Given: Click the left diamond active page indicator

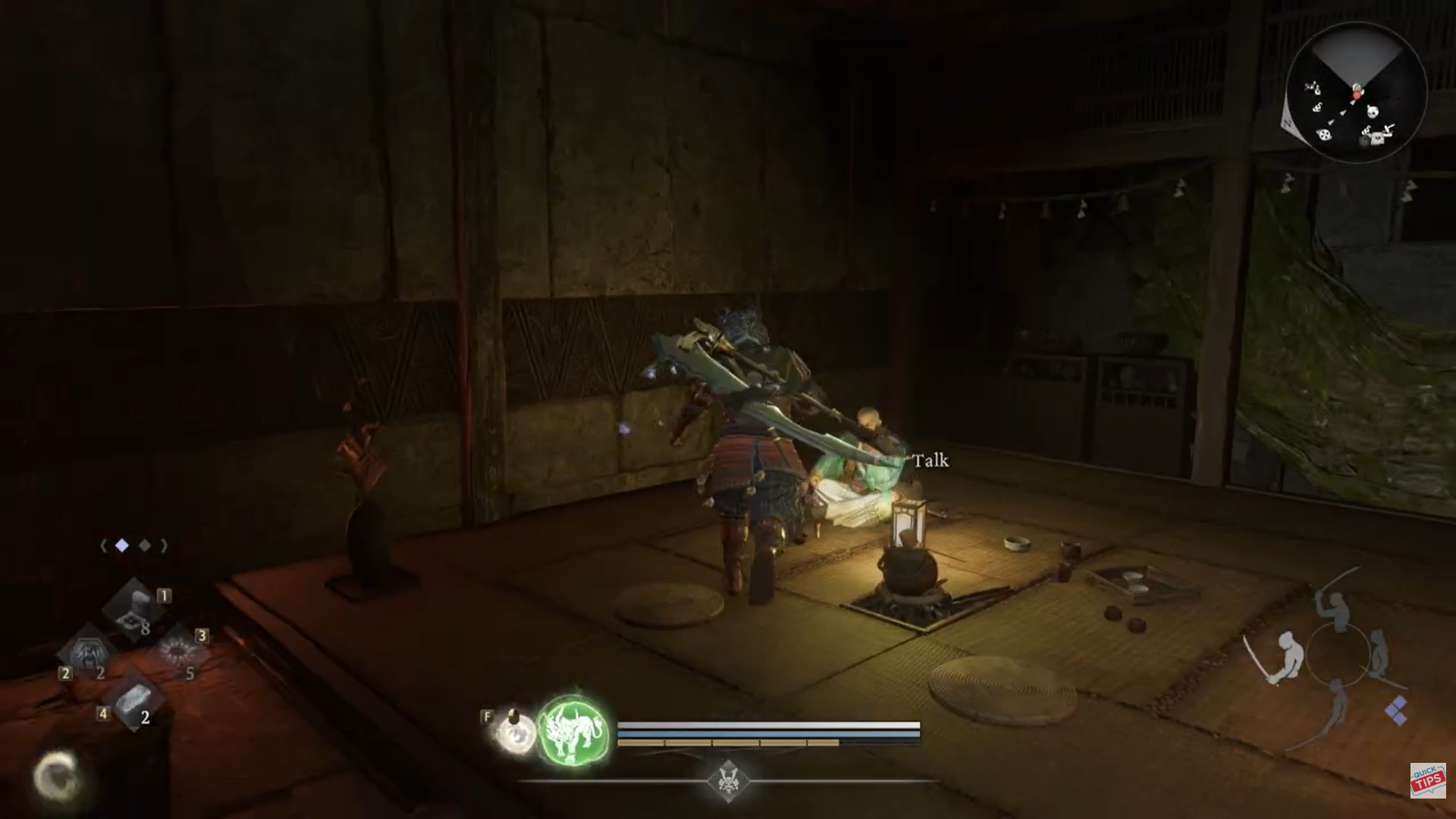Looking at the screenshot, I should point(121,546).
